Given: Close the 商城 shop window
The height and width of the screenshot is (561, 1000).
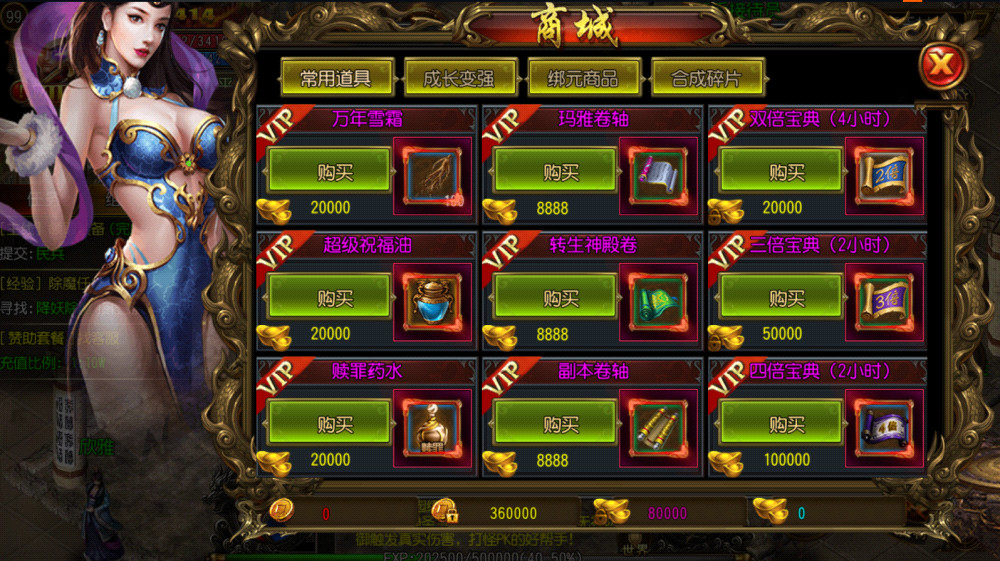Looking at the screenshot, I should click(x=940, y=66).
